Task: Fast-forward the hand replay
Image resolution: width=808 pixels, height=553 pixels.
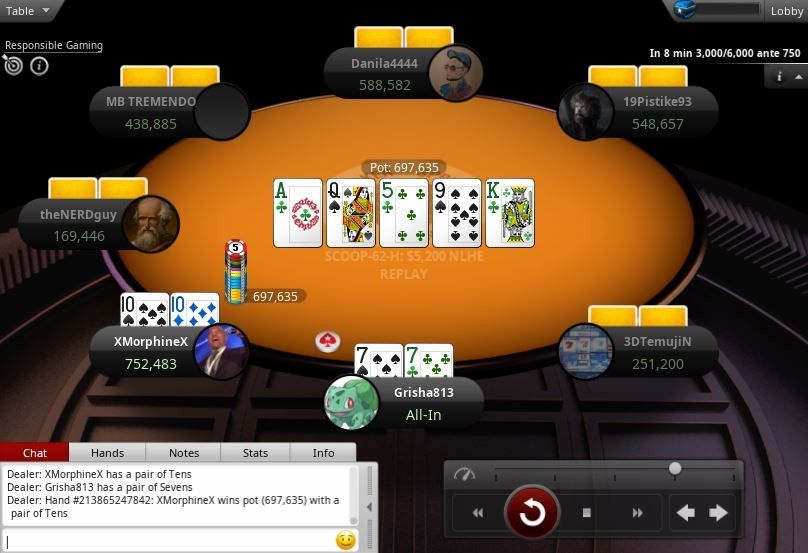Action: pos(637,513)
